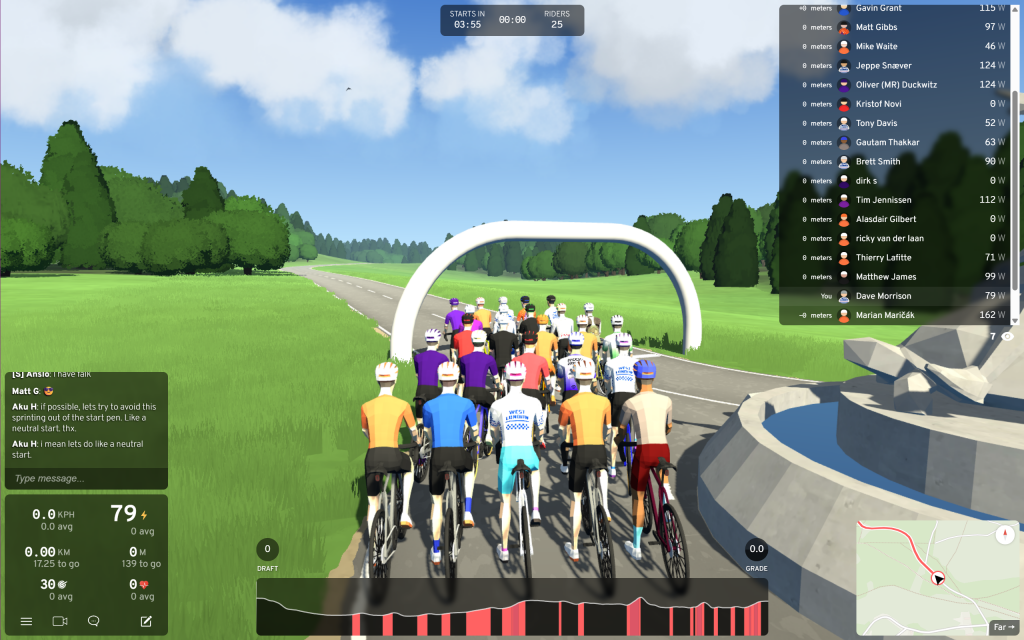Pick Tim Jennissen from nearby riders
The height and width of the screenshot is (640, 1024).
pyautogui.click(x=900, y=200)
